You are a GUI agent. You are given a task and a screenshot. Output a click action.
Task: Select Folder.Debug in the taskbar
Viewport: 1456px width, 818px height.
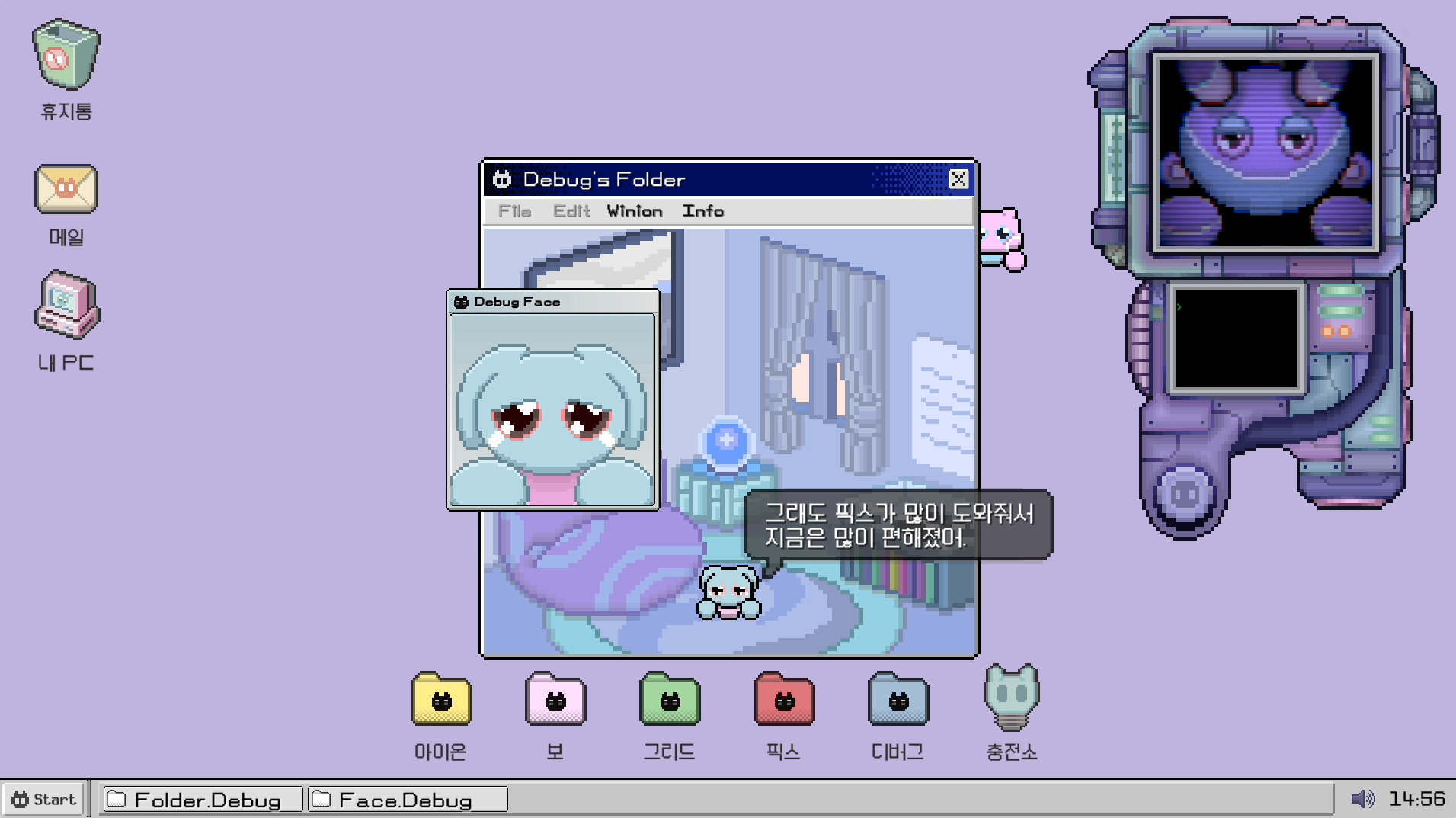click(202, 799)
